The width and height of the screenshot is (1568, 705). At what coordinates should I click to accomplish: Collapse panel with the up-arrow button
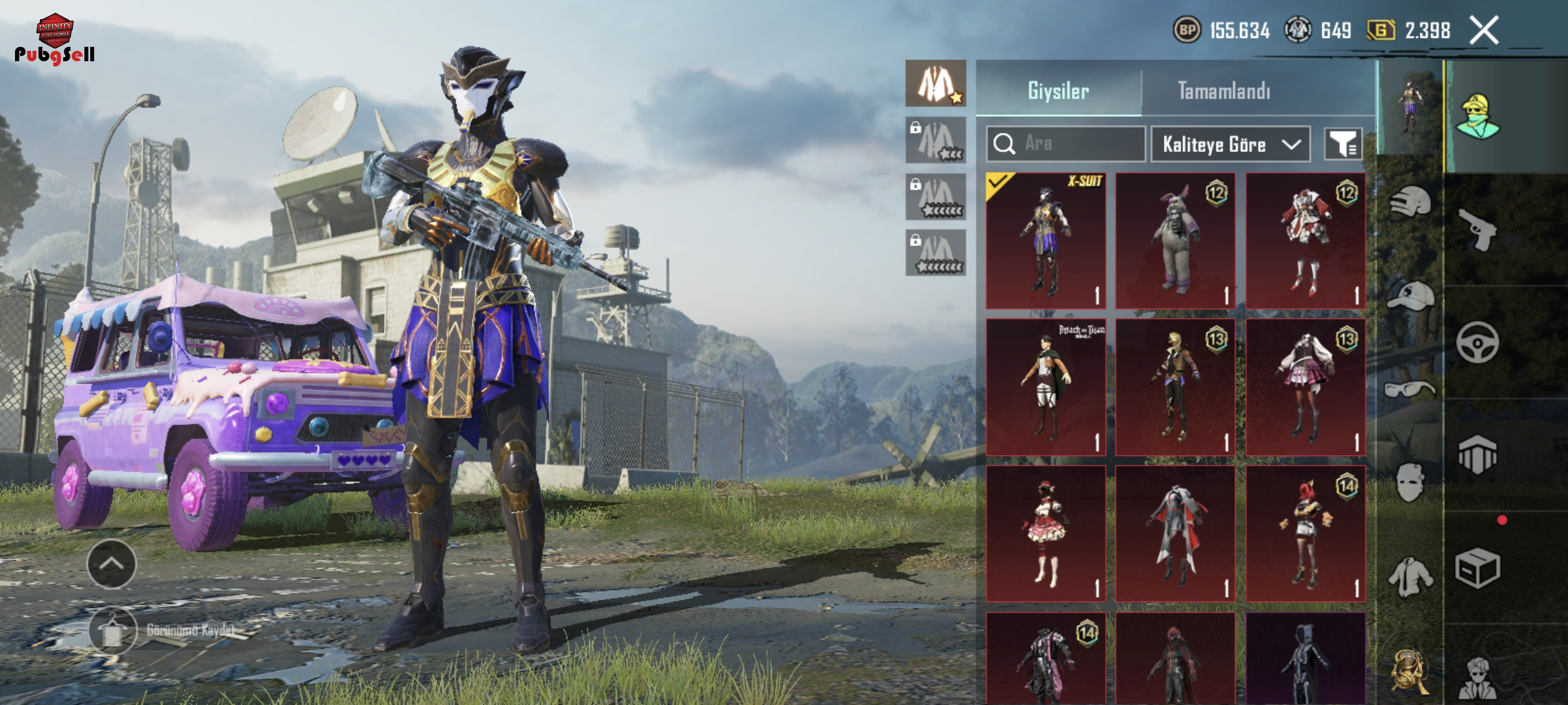pos(112,563)
